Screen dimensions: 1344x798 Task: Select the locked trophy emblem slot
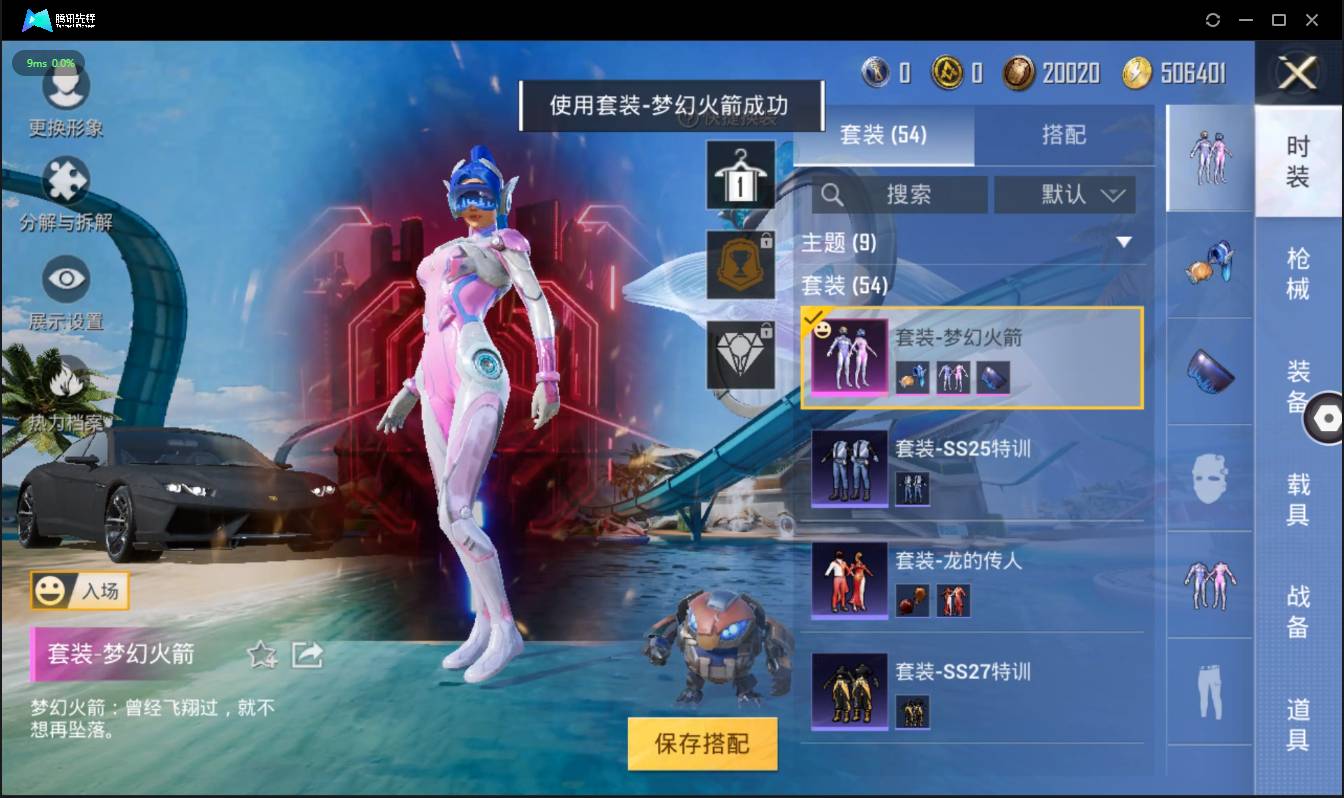(740, 265)
